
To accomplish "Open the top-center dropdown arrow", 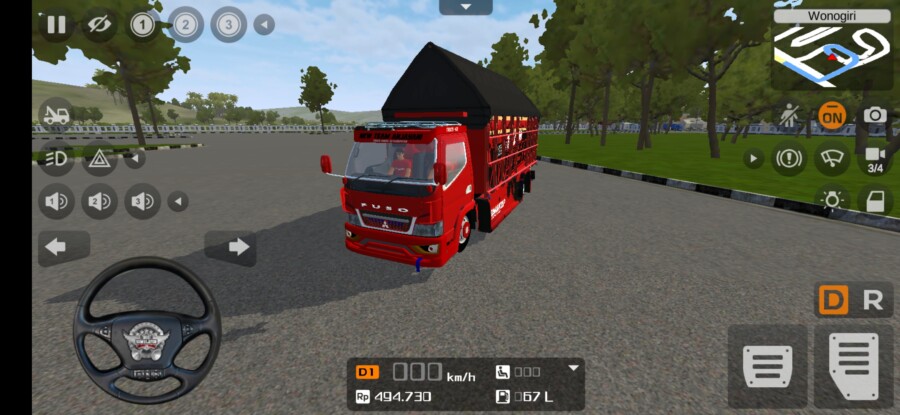I will (465, 7).
